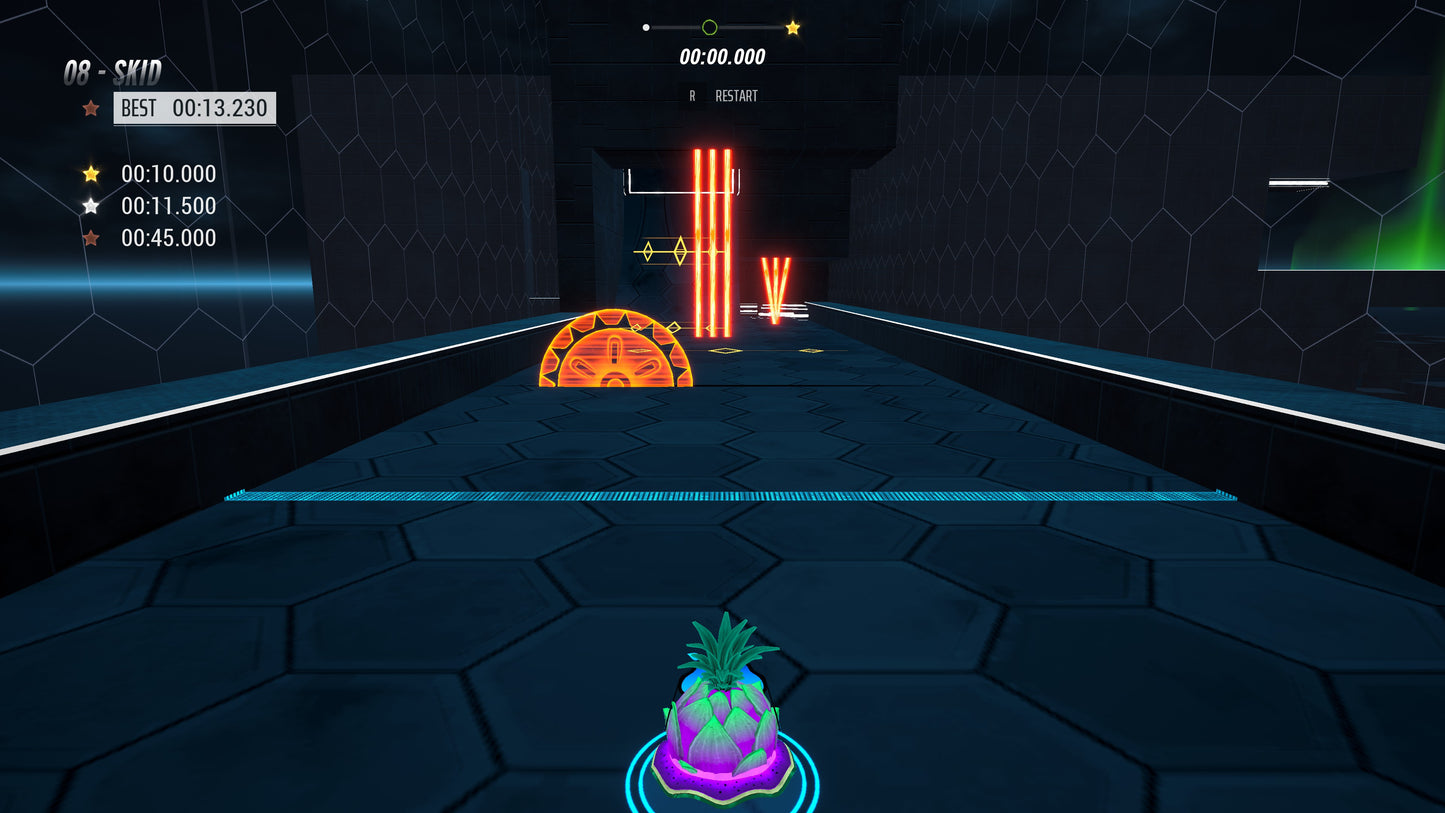The image size is (1445, 813).
Task: Select the yellow diamond checkpoint near the lasers
Action: 681,252
